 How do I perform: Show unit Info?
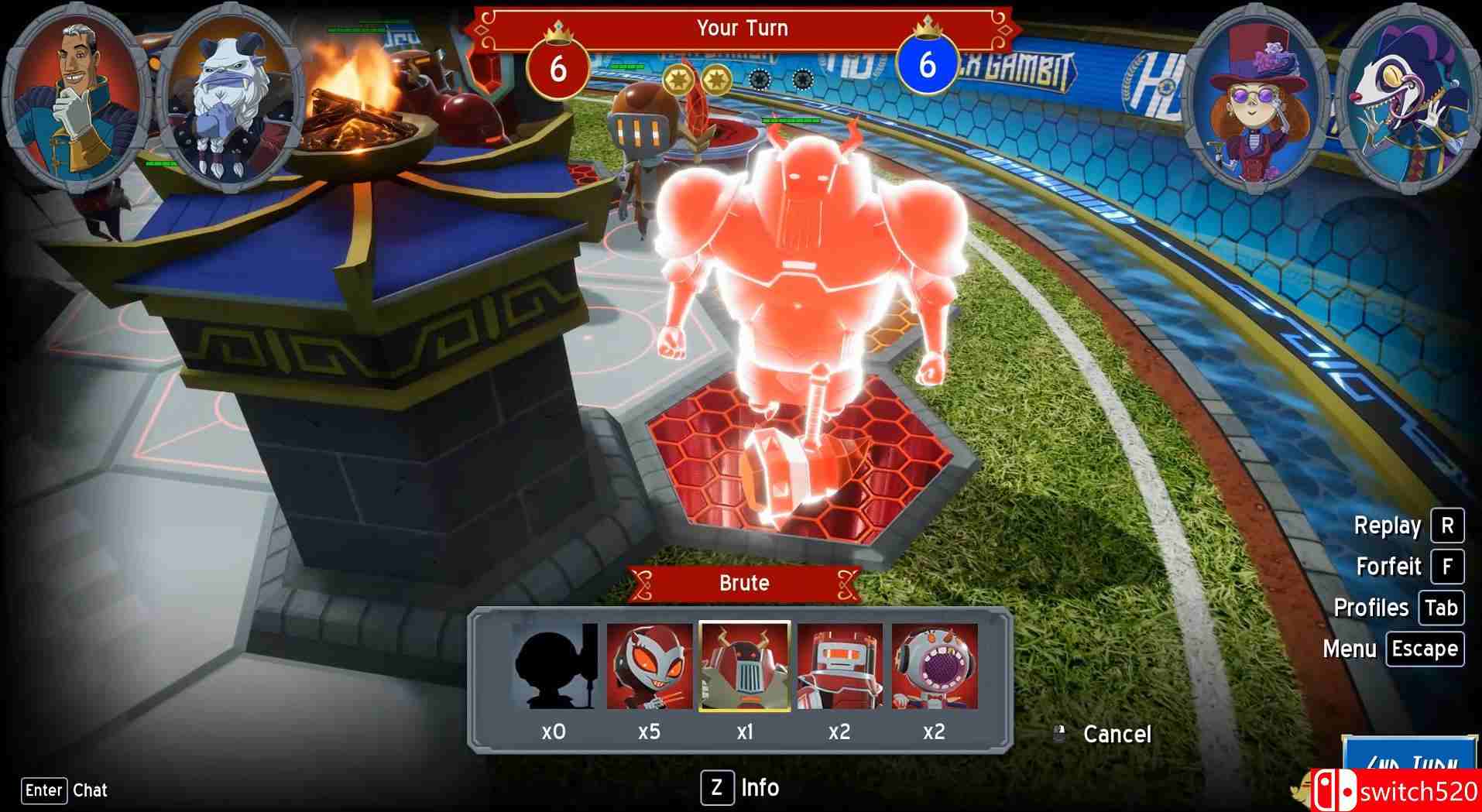(717, 788)
